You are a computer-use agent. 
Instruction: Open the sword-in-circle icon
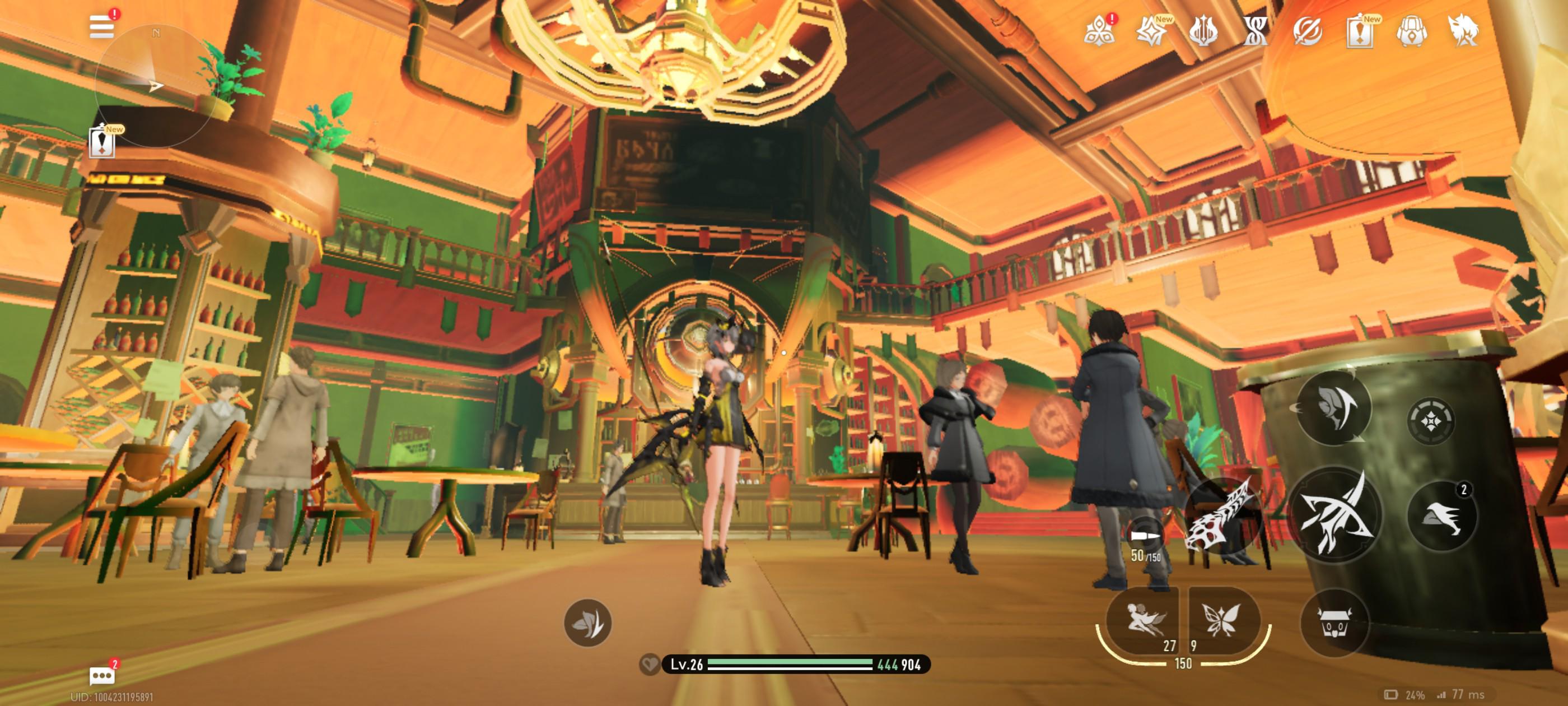(x=1307, y=31)
